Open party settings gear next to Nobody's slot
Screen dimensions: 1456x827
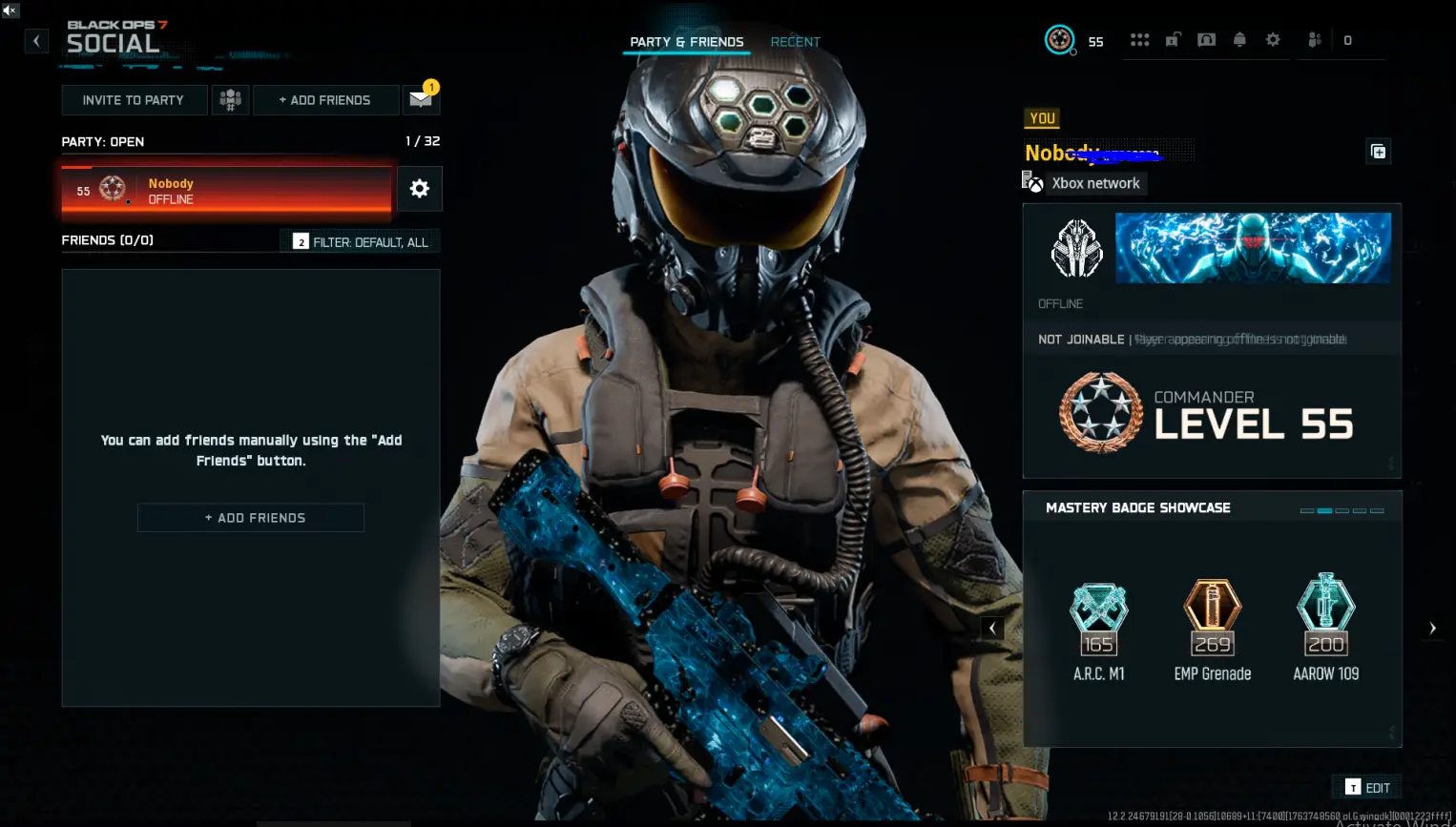coord(419,189)
